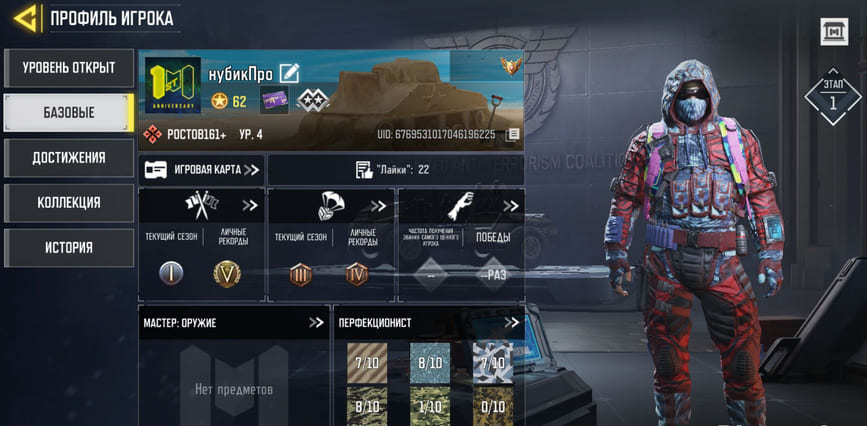Expand the multiplayer ranked stats panel
The height and width of the screenshot is (426, 867).
(x=249, y=206)
